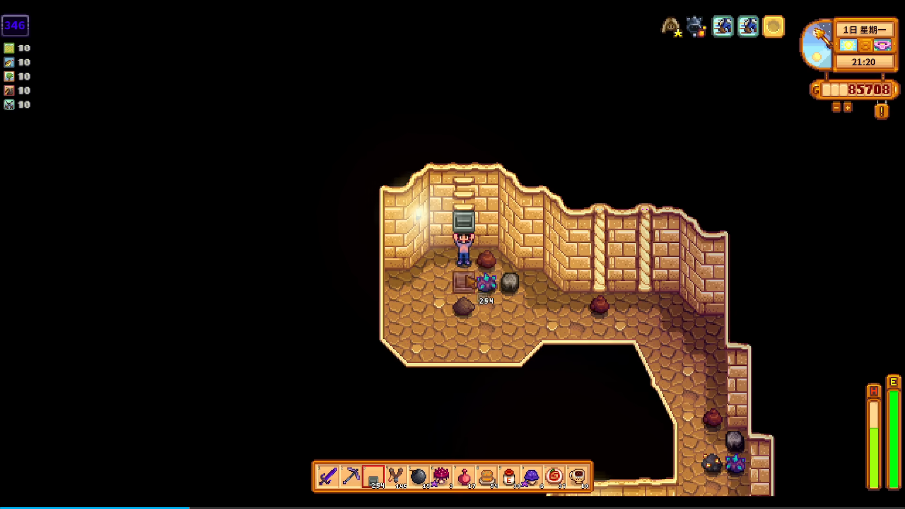
Task: Select the purple mushroom slot
Action: (532, 476)
